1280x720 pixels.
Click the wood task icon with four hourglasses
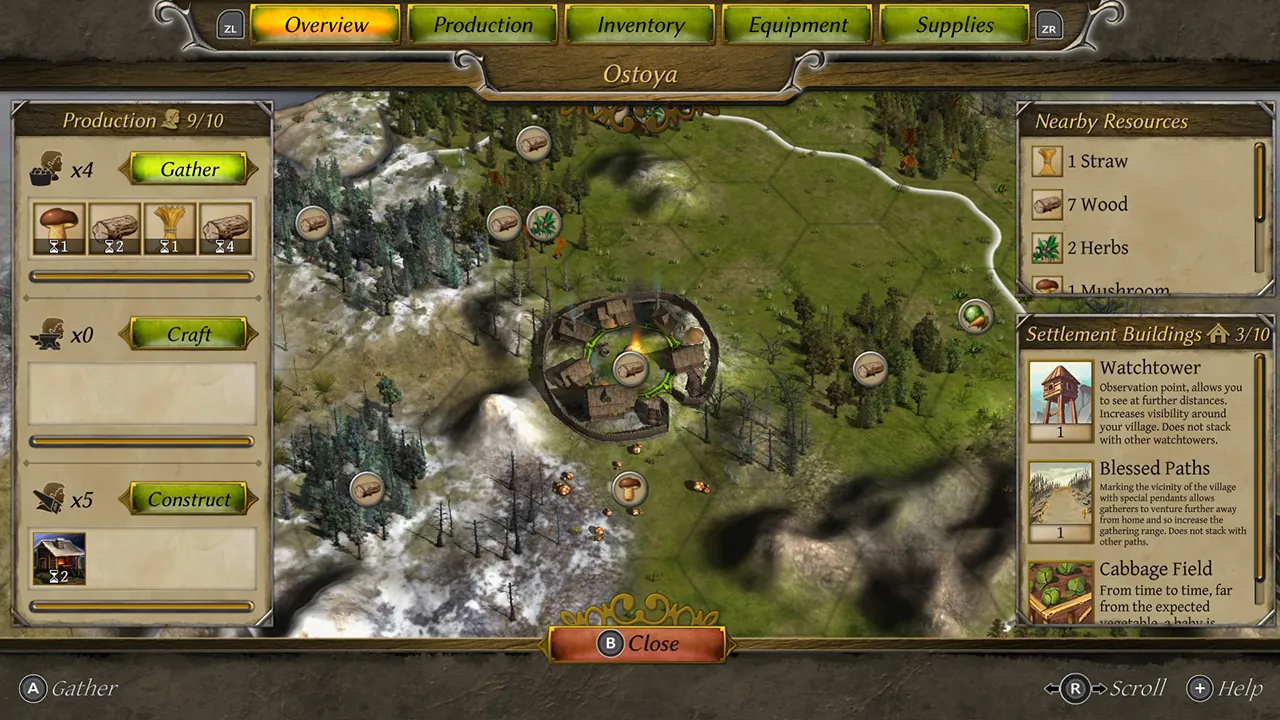click(224, 228)
